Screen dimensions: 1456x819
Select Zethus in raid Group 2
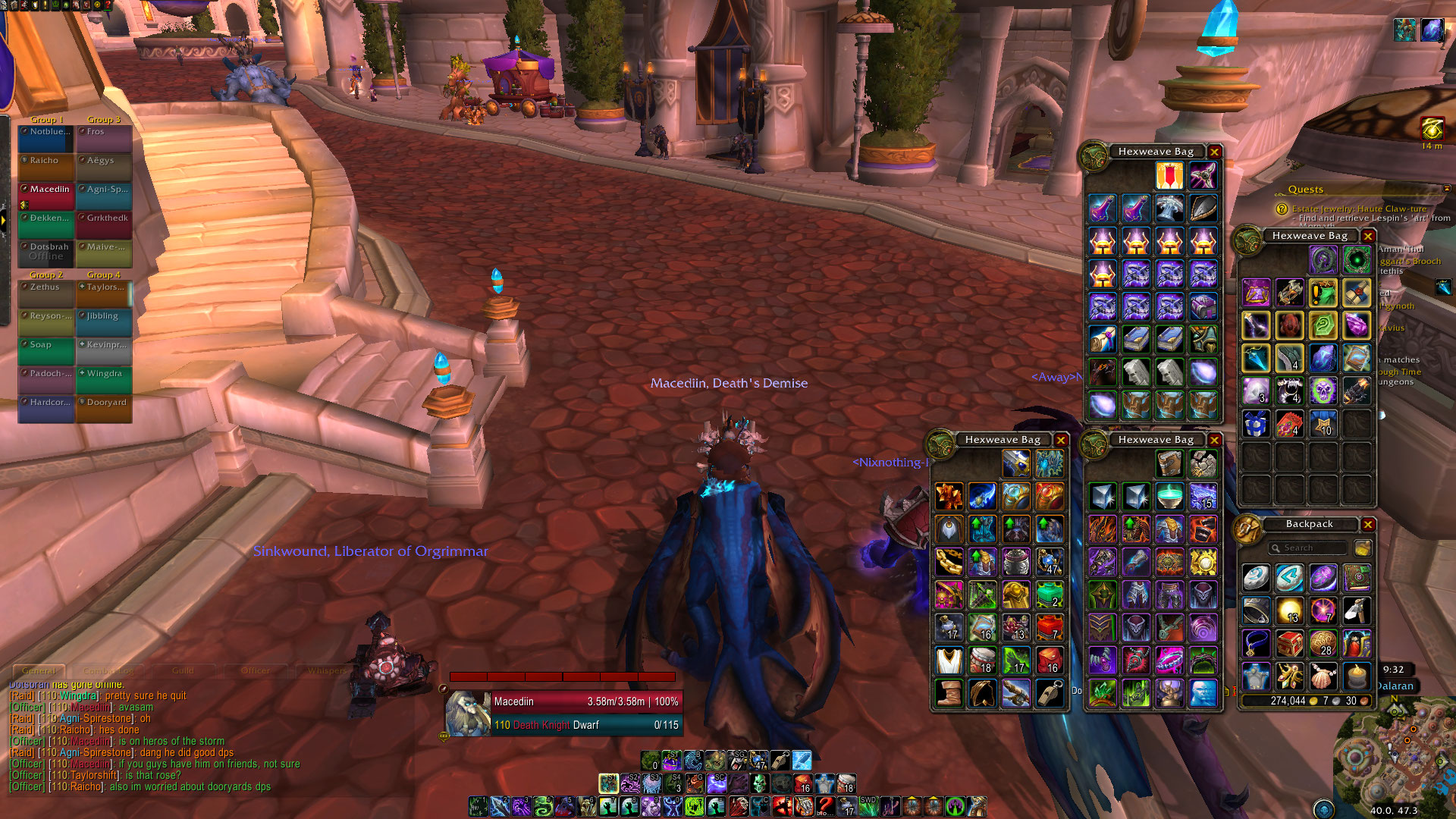pyautogui.click(x=45, y=293)
